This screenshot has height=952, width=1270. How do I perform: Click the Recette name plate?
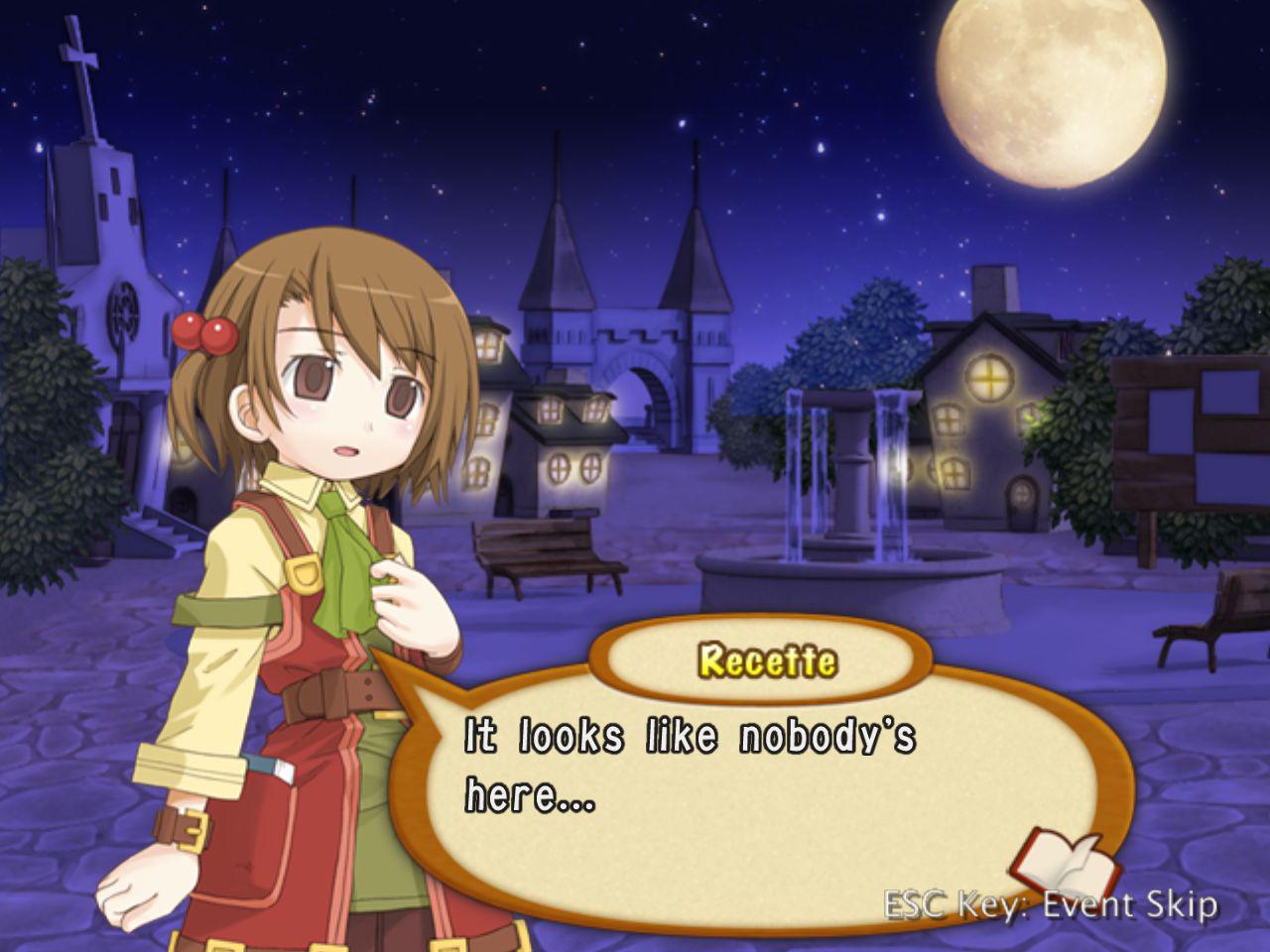[769, 656]
